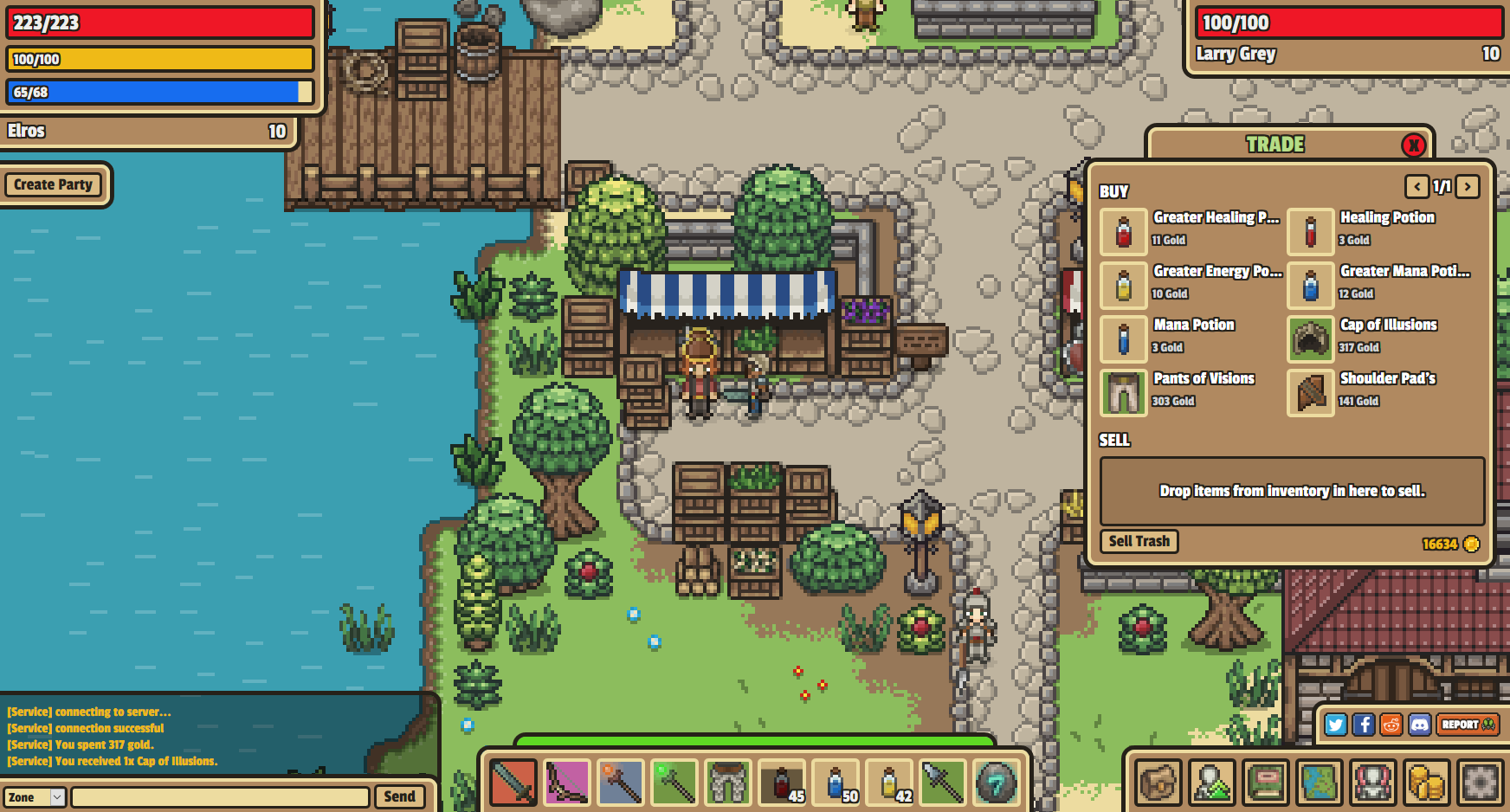
Task: Go to previous trade page with left arrow
Action: (1417, 187)
